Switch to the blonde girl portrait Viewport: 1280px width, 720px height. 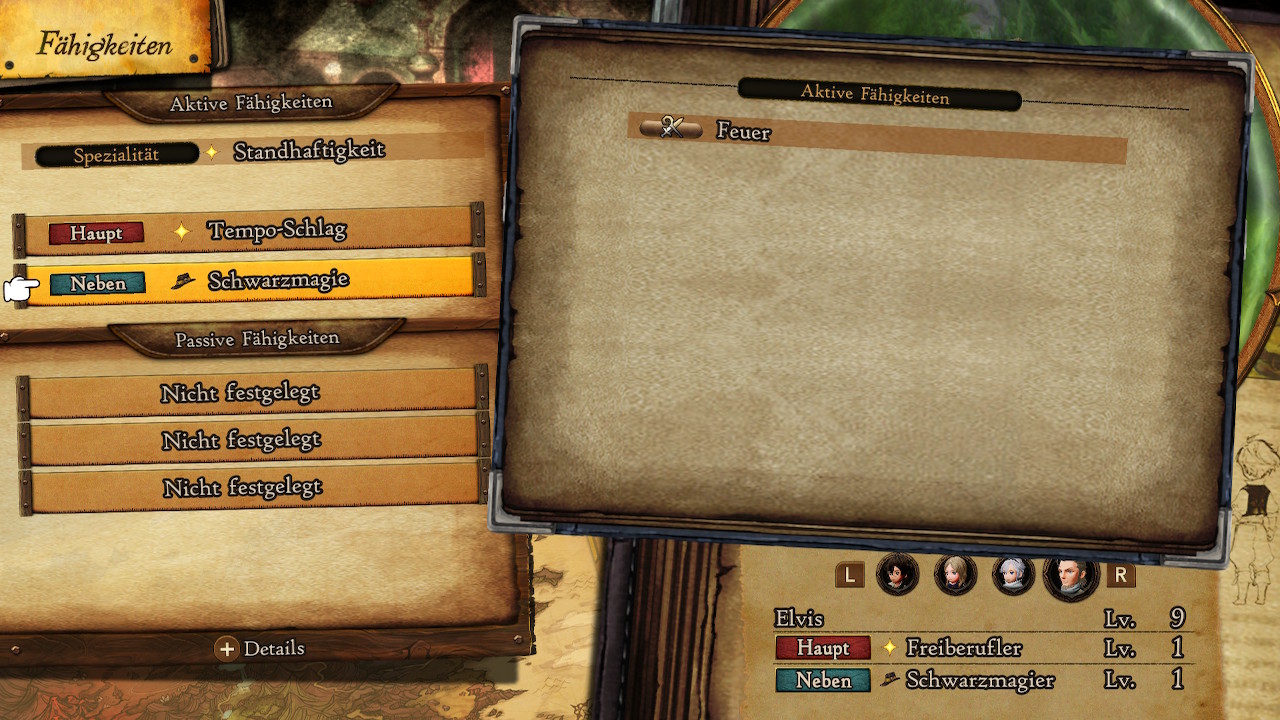(x=955, y=575)
